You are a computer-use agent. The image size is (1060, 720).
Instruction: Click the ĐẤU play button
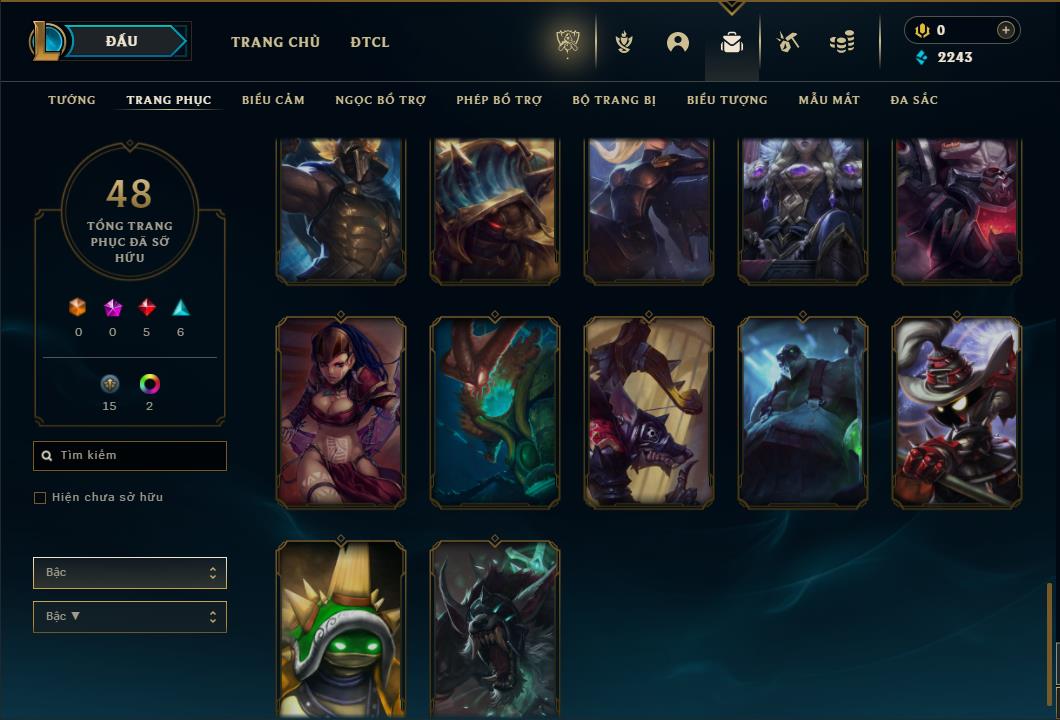[121, 41]
